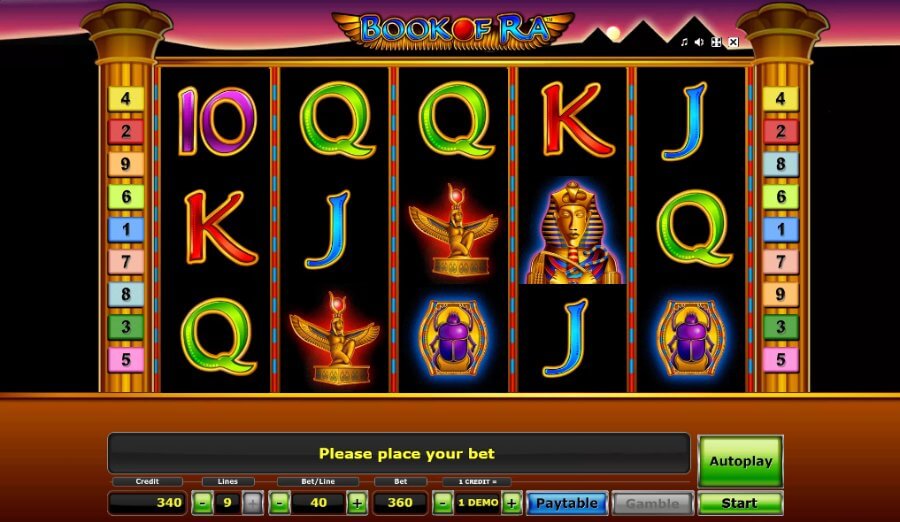Open the Paytable
Viewport: 900px width, 522px height.
(x=567, y=503)
